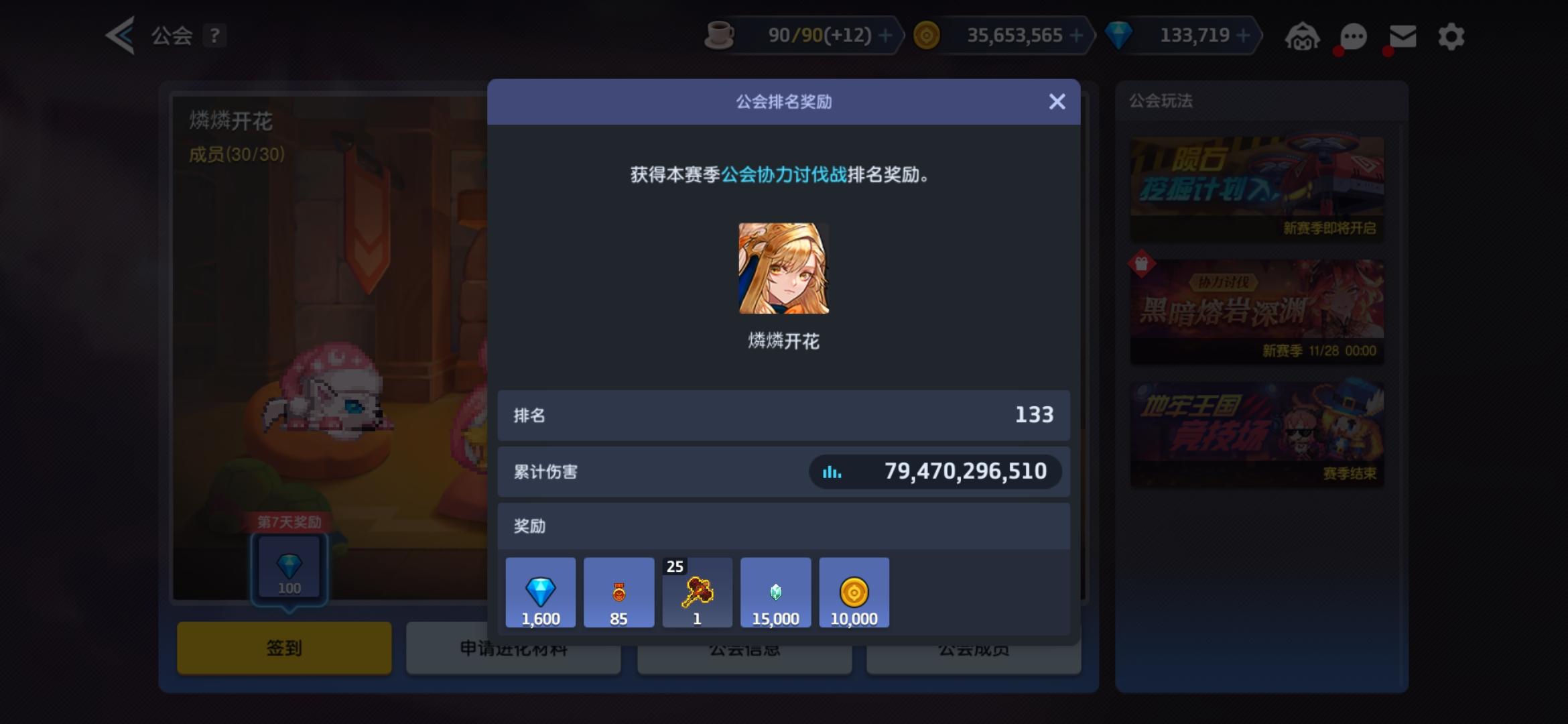Viewport: 1568px width, 724px height.
Task: Click the 10,000 gold coin reward icon
Action: [x=854, y=592]
